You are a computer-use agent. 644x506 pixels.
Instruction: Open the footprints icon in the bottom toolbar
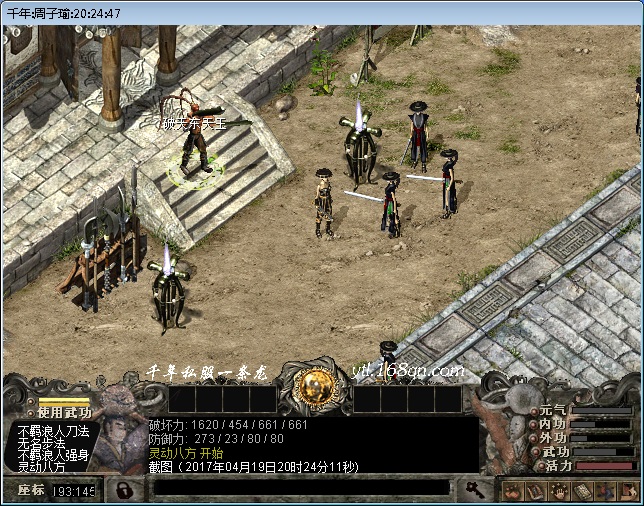tap(512, 491)
